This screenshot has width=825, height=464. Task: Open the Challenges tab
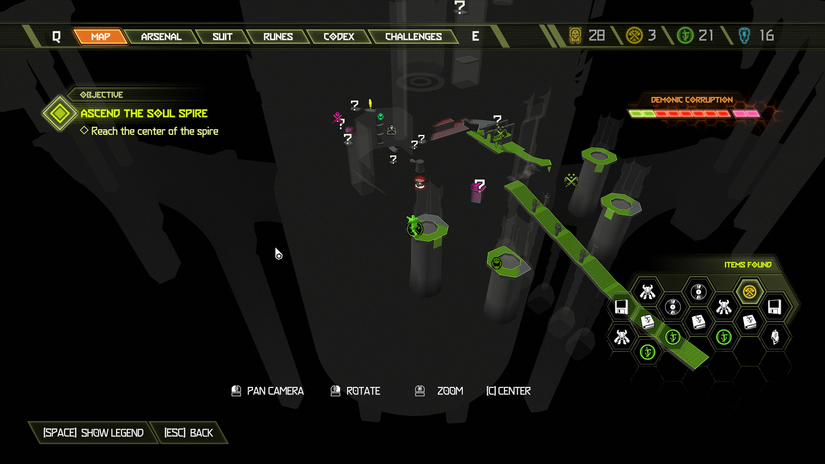coord(413,37)
